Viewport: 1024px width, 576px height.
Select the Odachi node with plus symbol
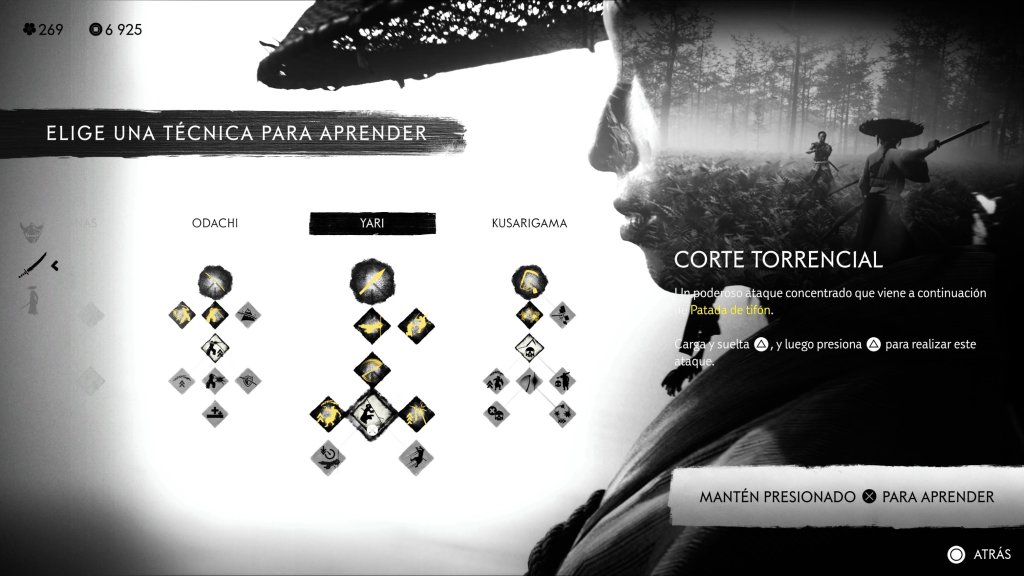(213, 412)
